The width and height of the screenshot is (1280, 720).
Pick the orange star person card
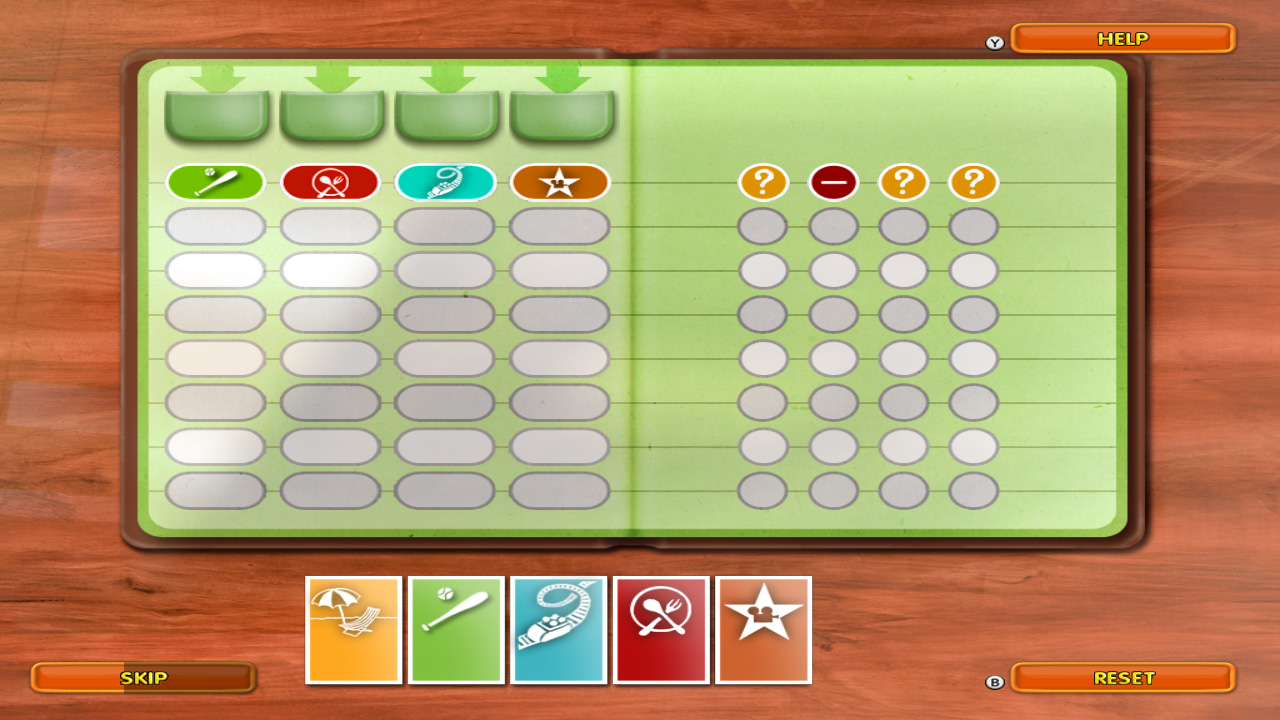tap(765, 628)
